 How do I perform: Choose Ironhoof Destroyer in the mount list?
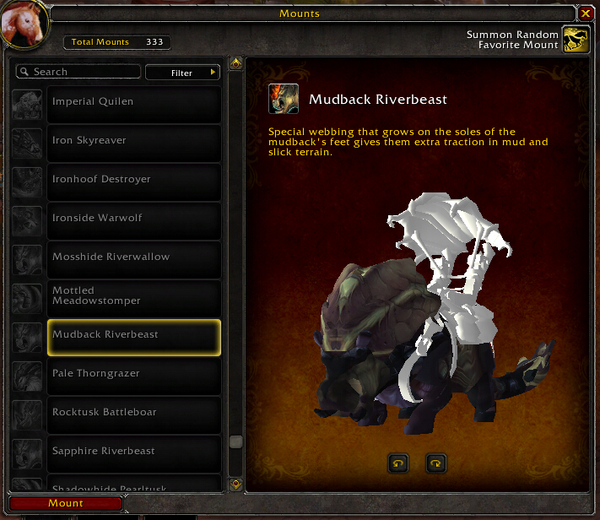pyautogui.click(x=134, y=180)
